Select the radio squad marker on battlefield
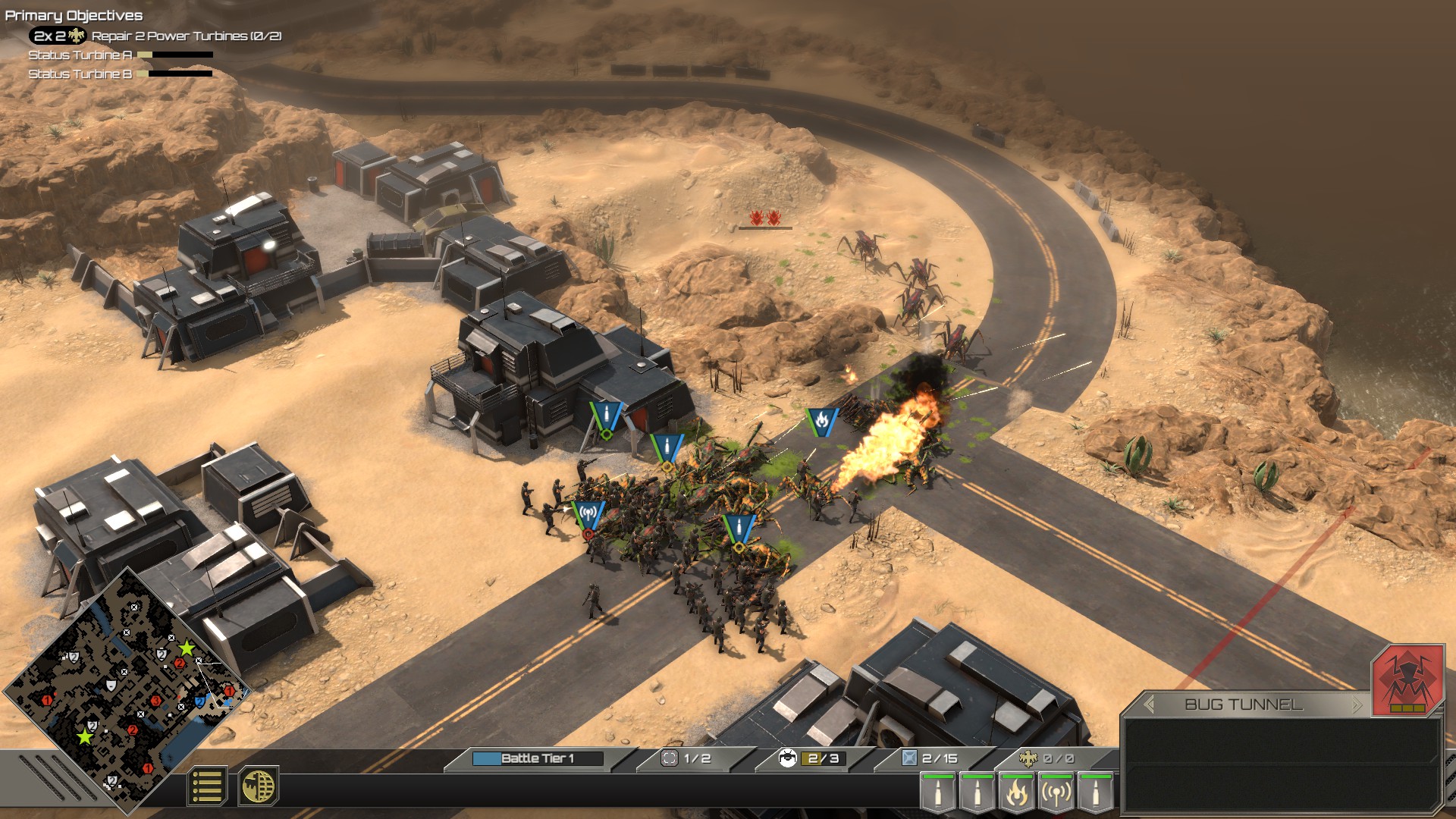 pyautogui.click(x=588, y=516)
